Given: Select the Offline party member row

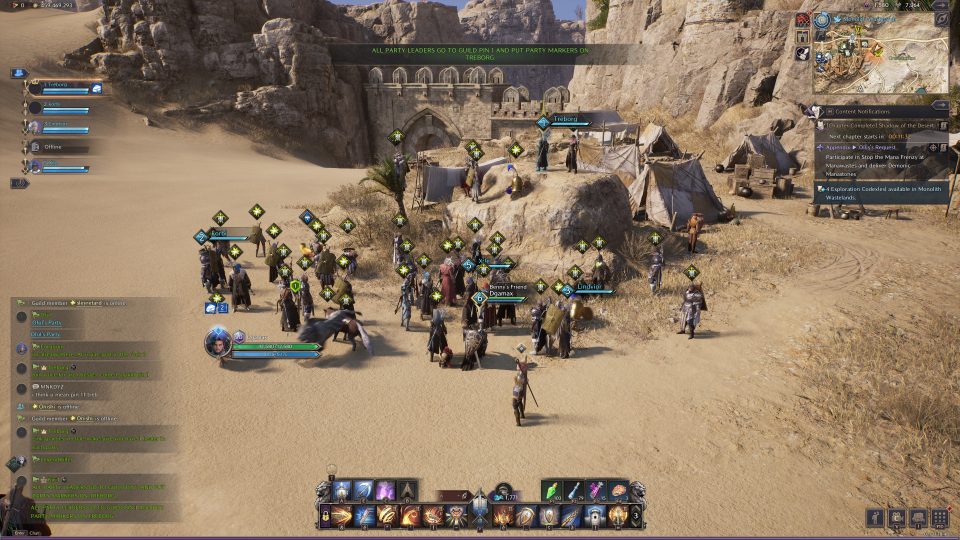Looking at the screenshot, I should 55,147.
